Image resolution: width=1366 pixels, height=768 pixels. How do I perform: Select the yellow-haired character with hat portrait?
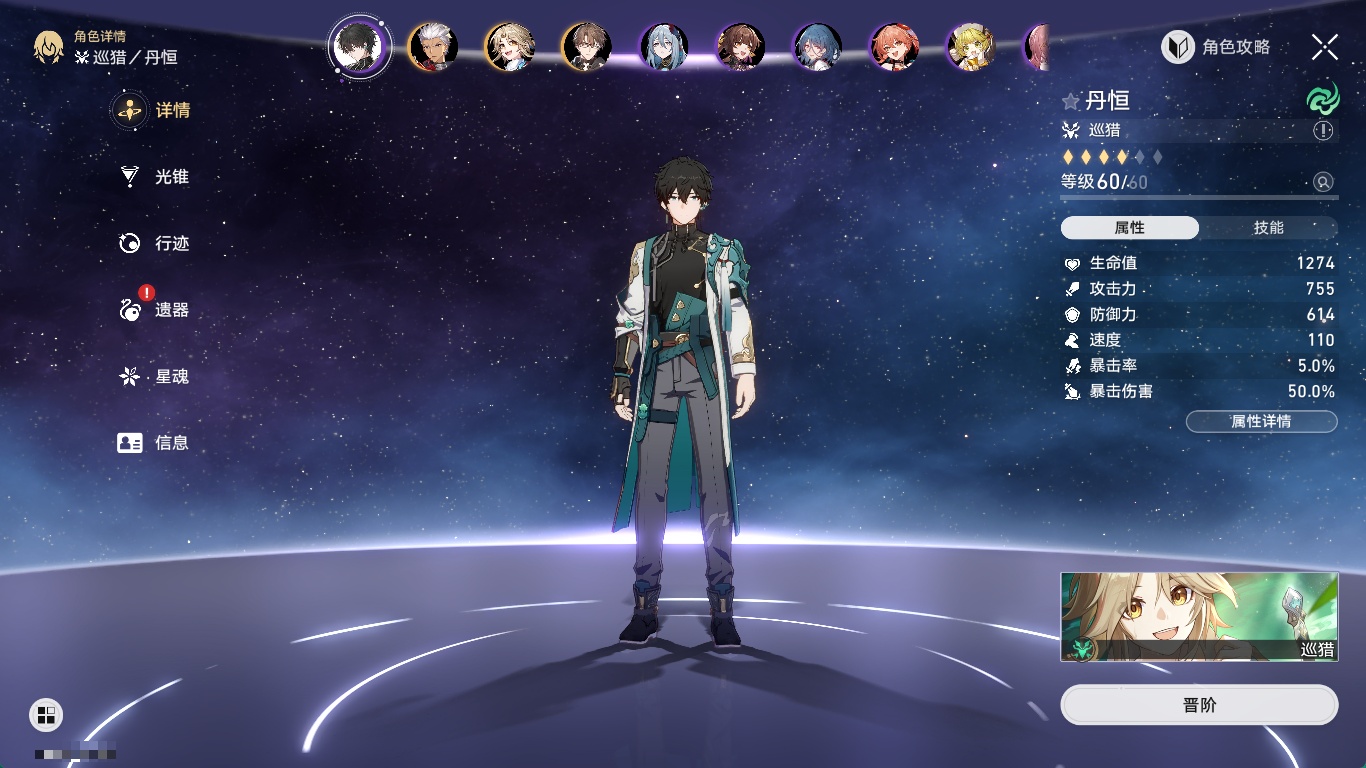(971, 47)
